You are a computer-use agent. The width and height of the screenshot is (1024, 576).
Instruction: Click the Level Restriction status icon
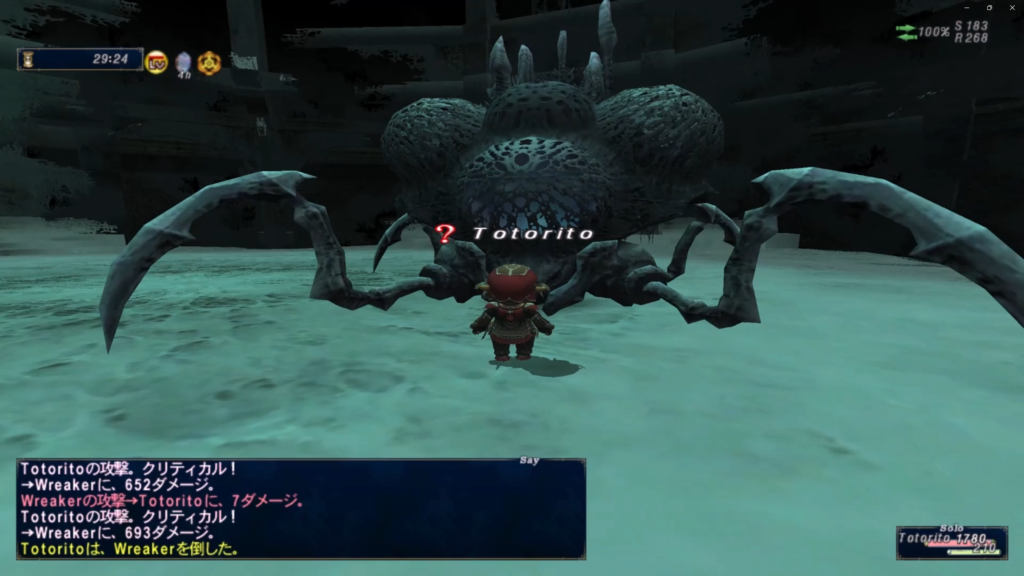click(x=157, y=62)
